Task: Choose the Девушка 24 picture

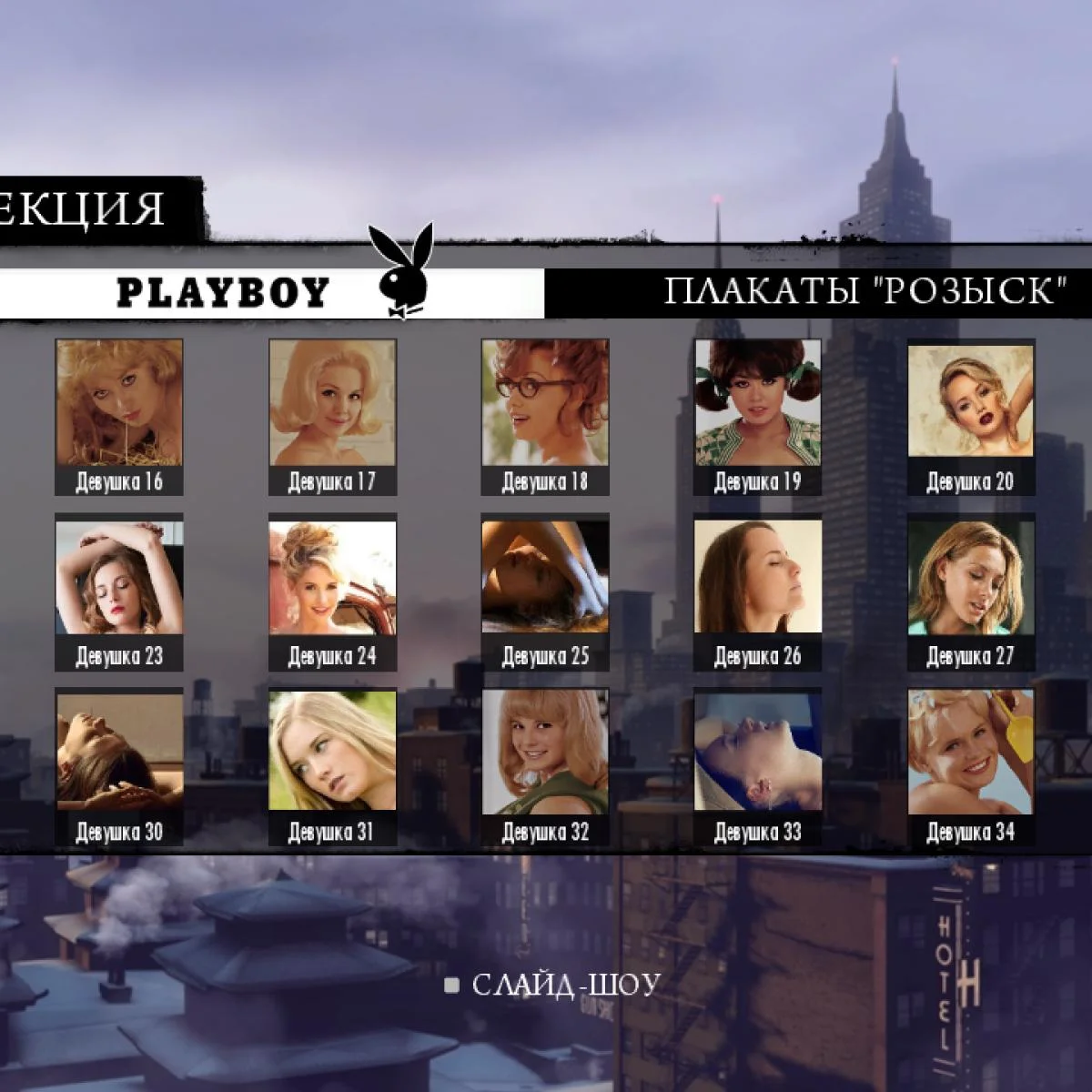Action: click(332, 578)
